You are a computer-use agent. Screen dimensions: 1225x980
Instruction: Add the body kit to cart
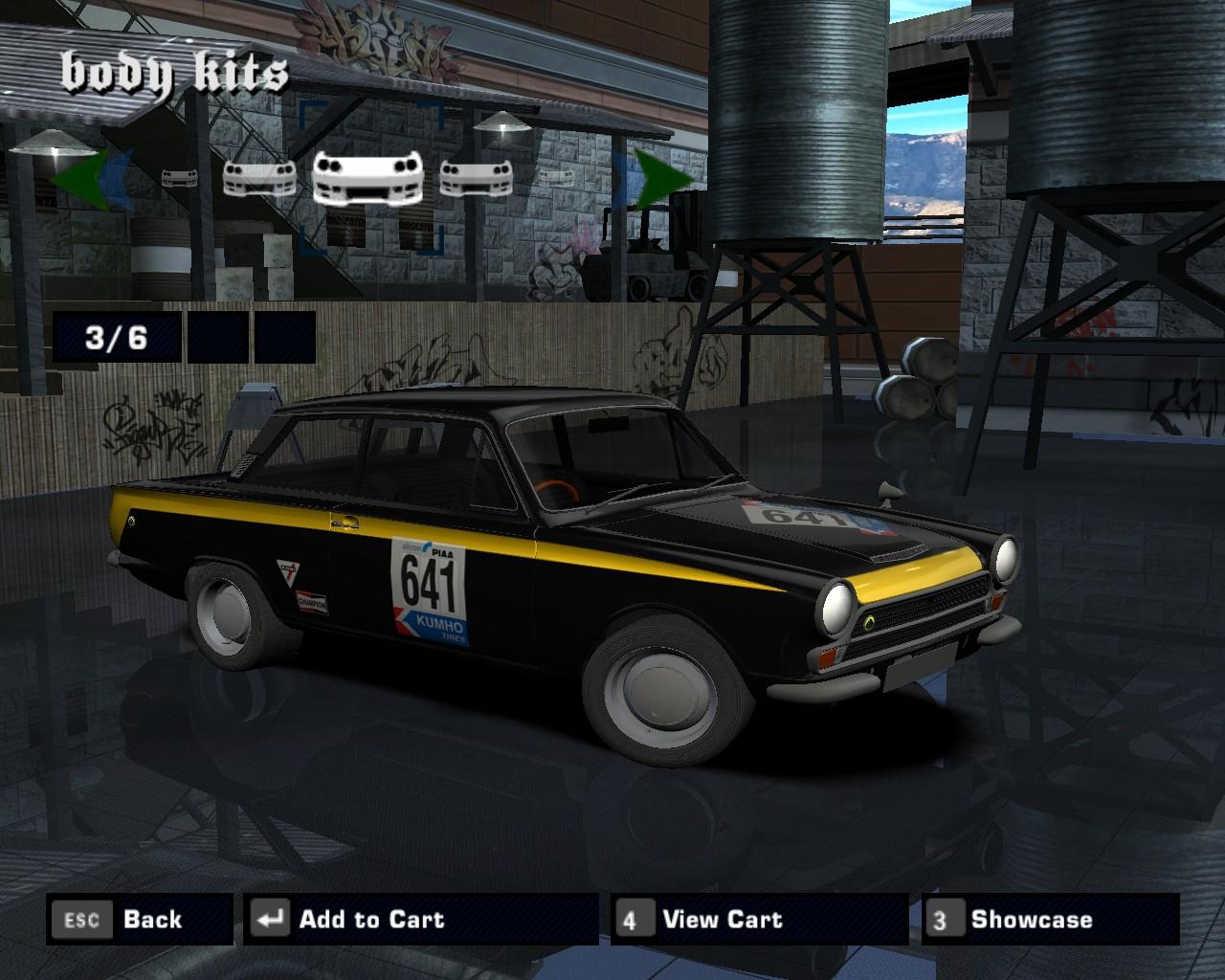pos(420,920)
